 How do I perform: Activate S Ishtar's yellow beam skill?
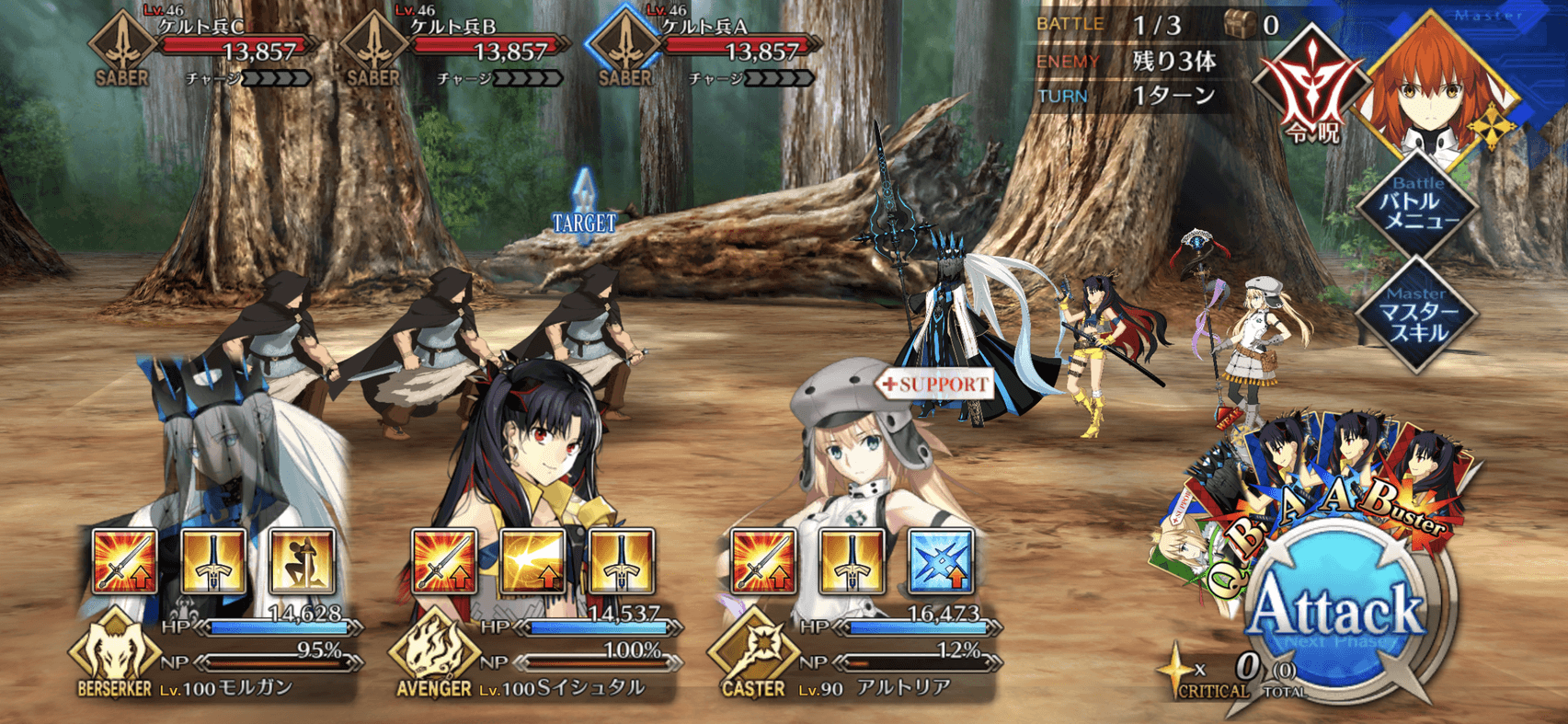[532, 561]
